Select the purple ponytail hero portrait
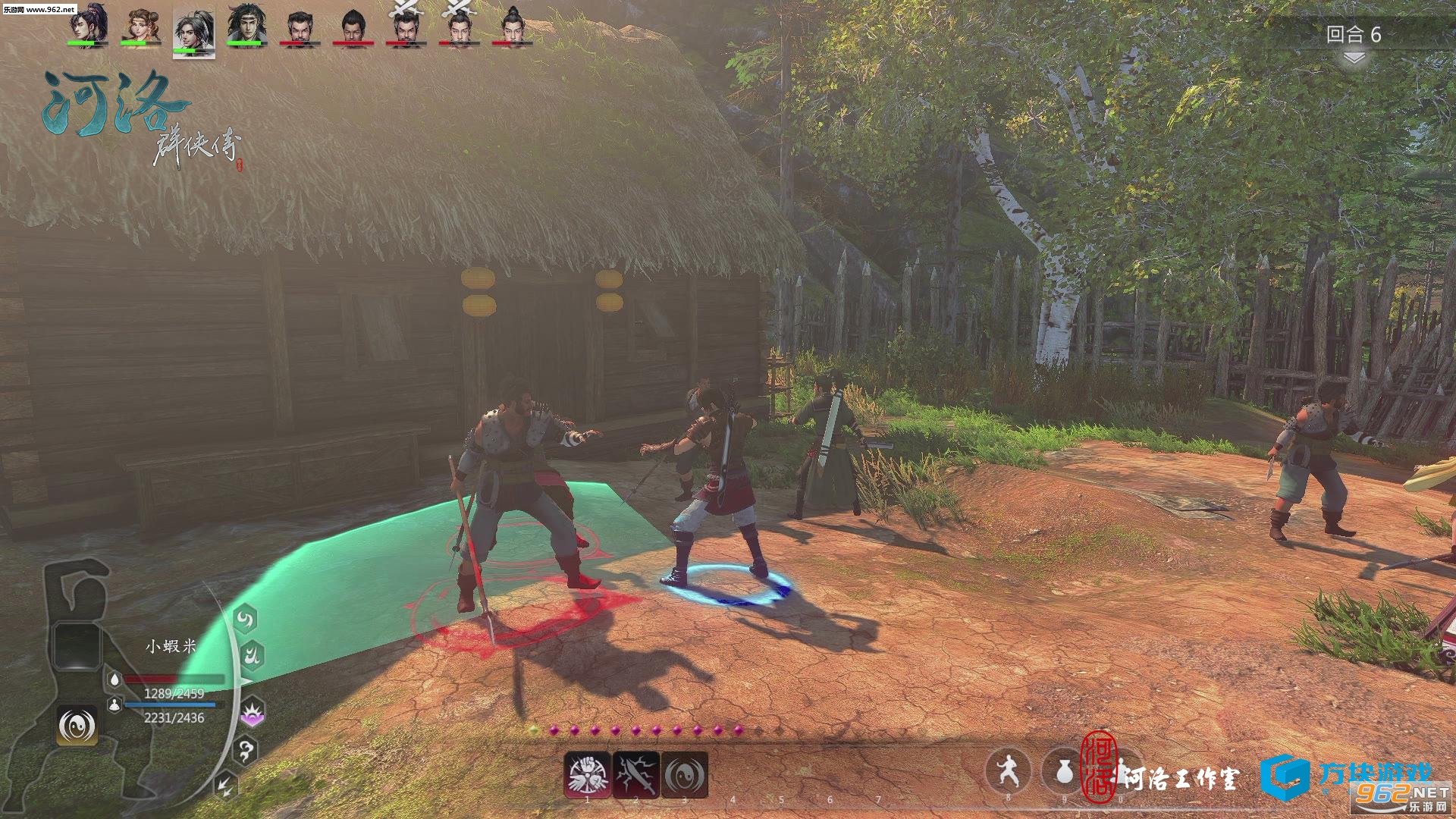Image resolution: width=1456 pixels, height=819 pixels. (88, 25)
